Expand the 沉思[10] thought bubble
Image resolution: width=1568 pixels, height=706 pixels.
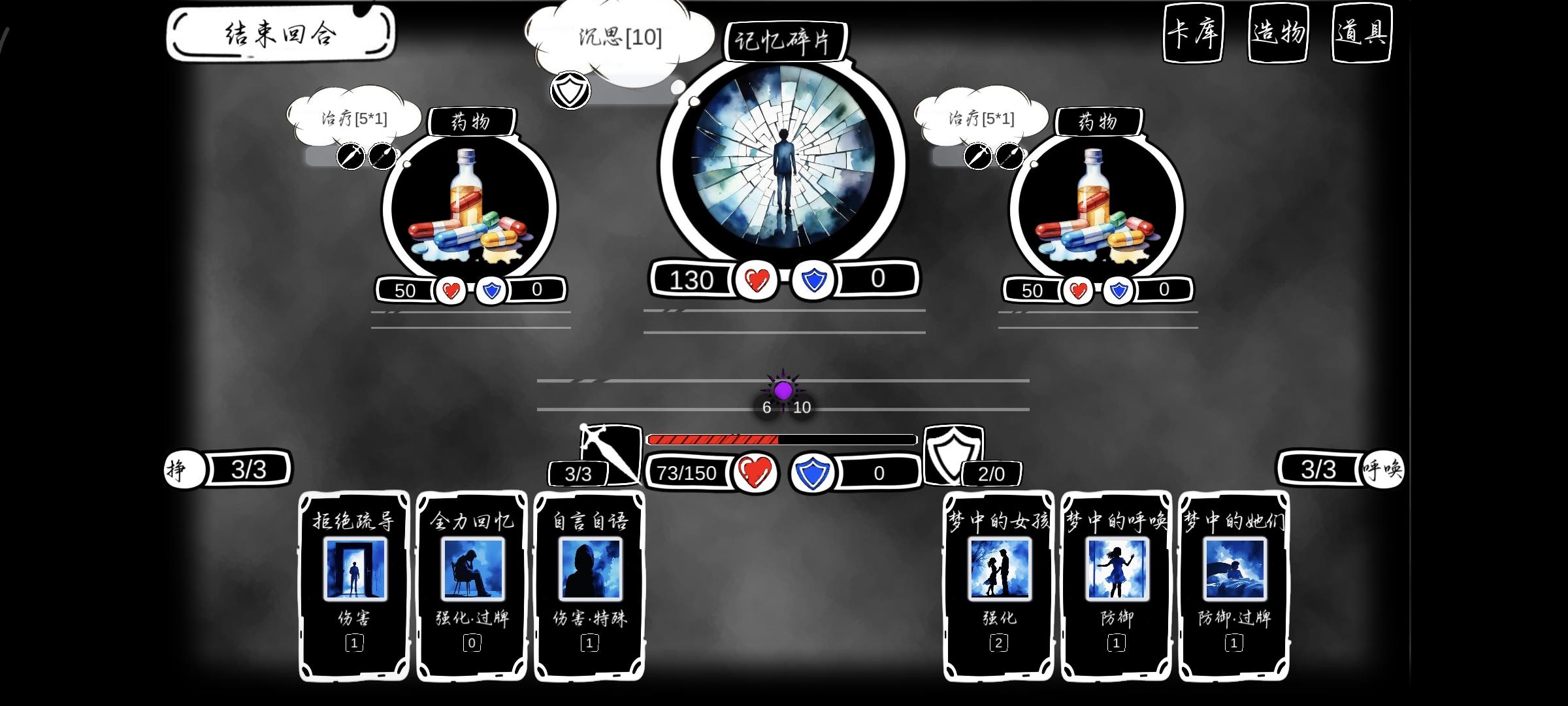coord(620,36)
